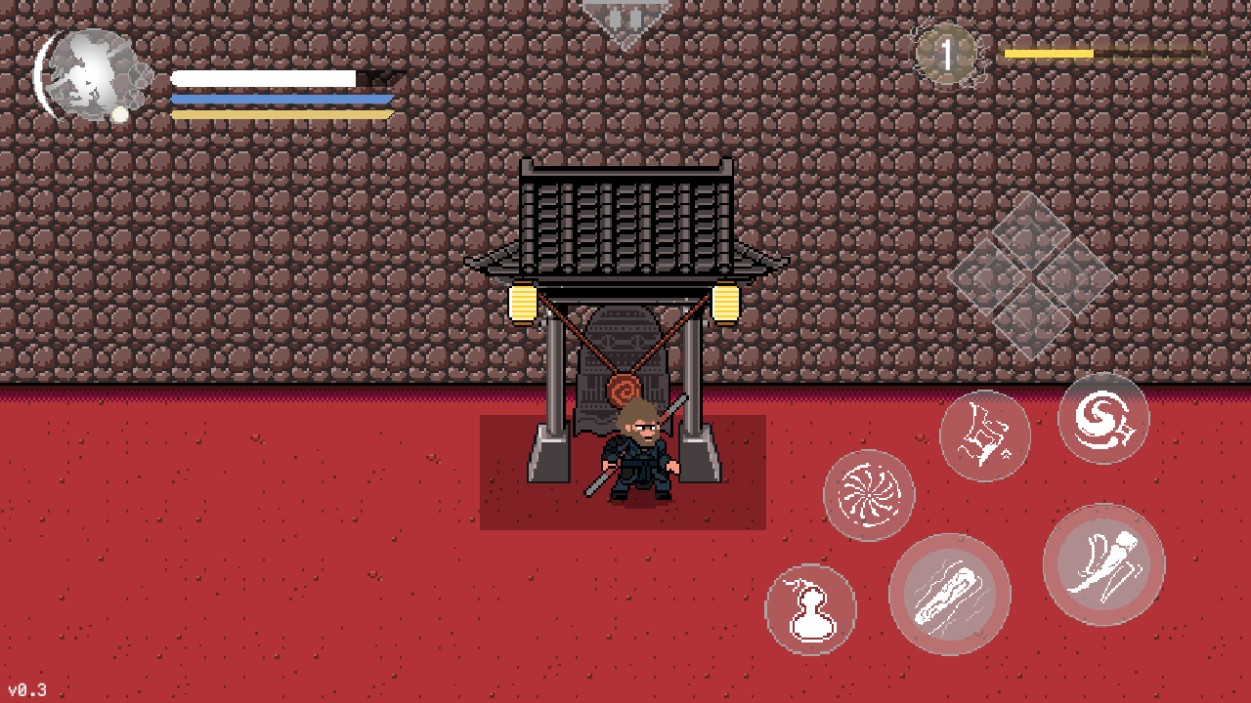Select the bottom diamond of the diamond pad
Screen dimensions: 1251x703
click(1031, 322)
